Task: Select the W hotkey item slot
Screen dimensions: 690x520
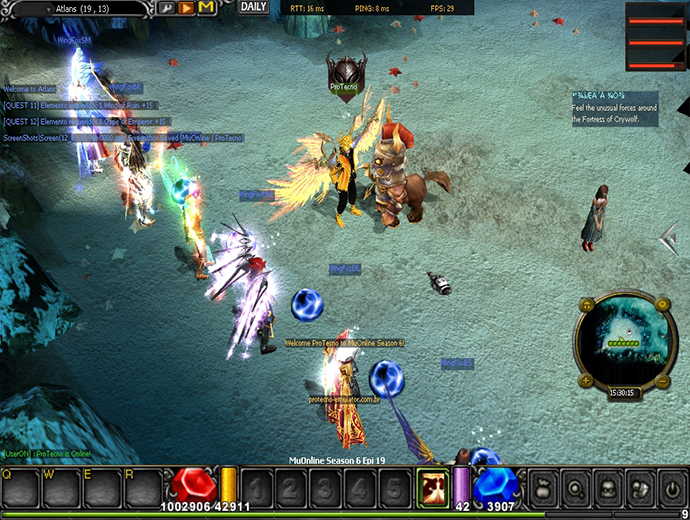Action: [62, 489]
